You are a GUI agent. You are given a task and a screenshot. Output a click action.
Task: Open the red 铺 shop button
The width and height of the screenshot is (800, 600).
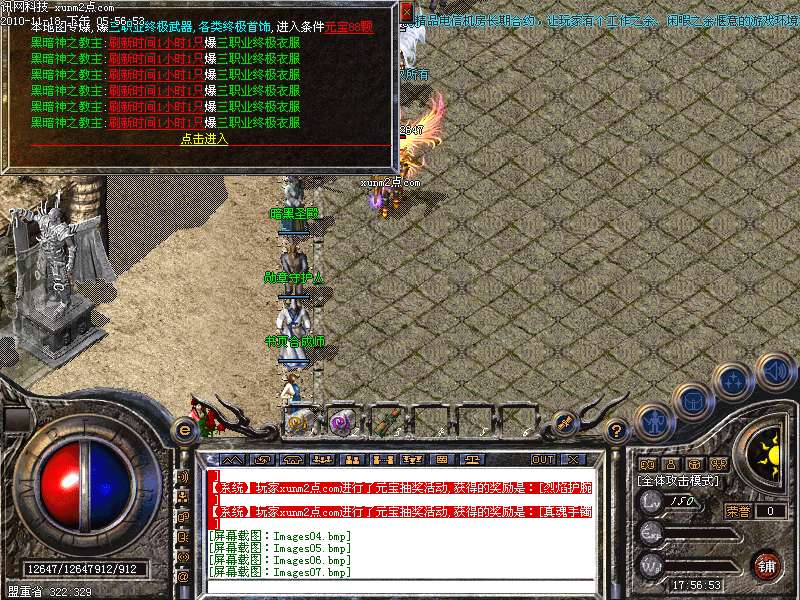click(766, 563)
